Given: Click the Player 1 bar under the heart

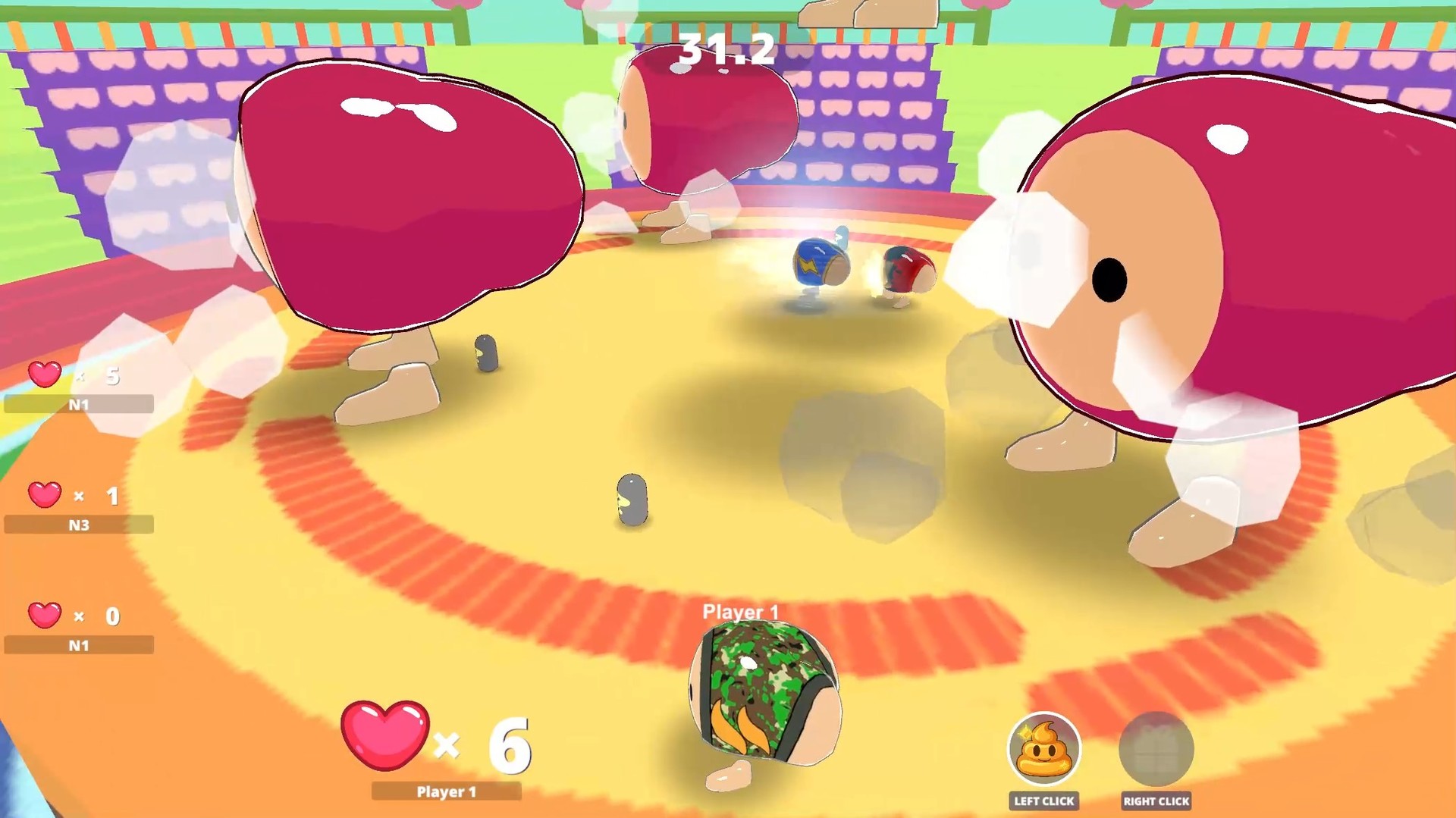Looking at the screenshot, I should [447, 791].
